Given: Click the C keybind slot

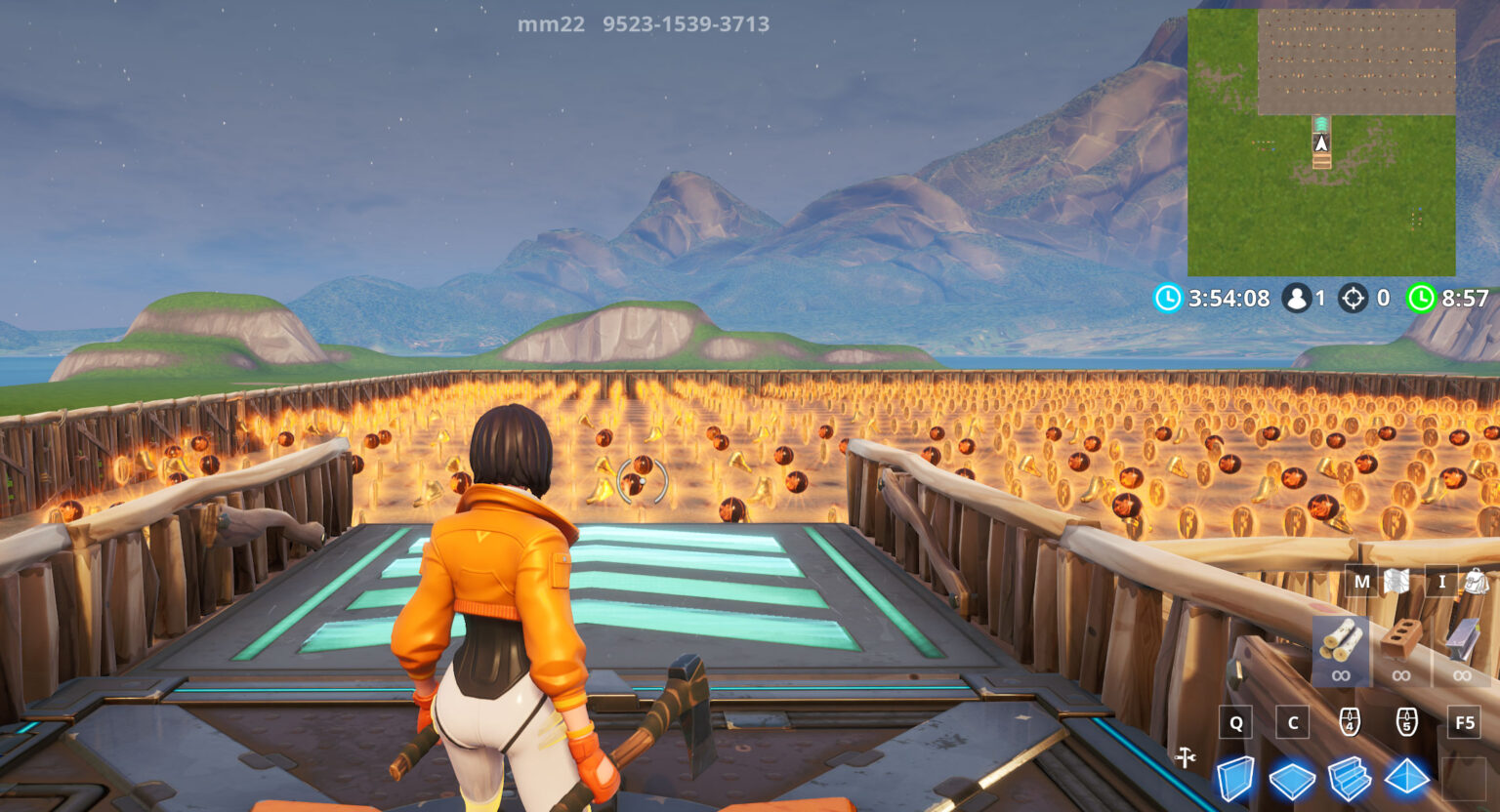Looking at the screenshot, I should click(x=1292, y=722).
